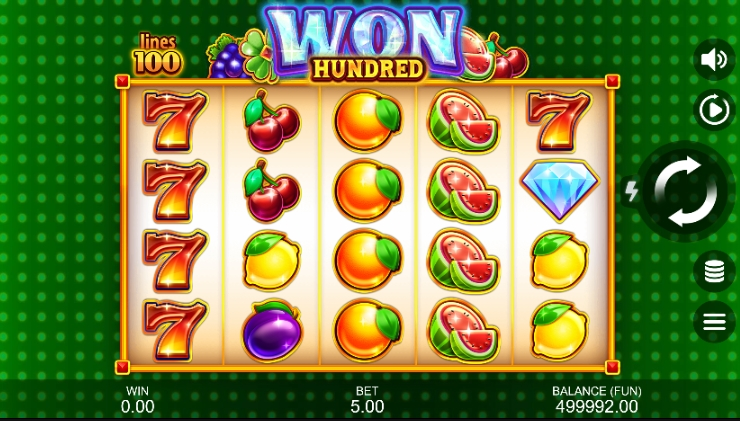
Task: Open the hamburger menu
Action: [x=714, y=322]
